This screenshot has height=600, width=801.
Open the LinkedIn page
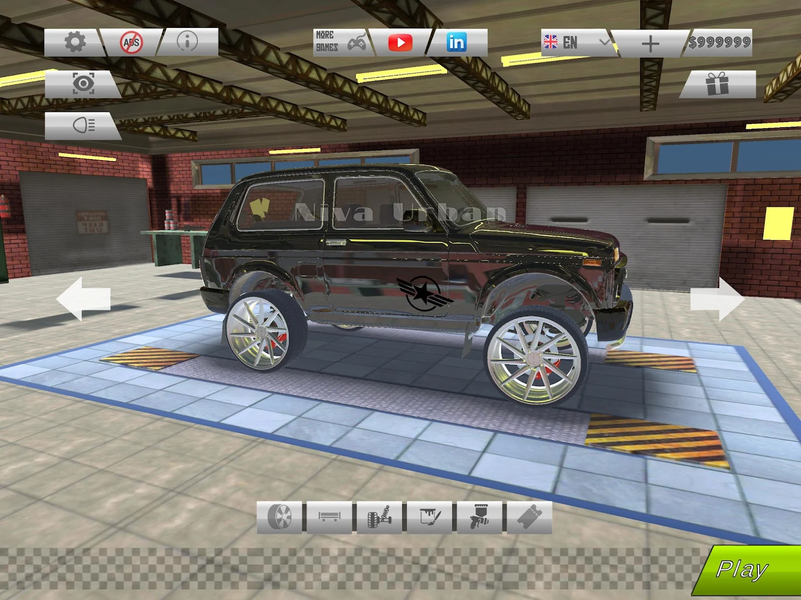(457, 42)
